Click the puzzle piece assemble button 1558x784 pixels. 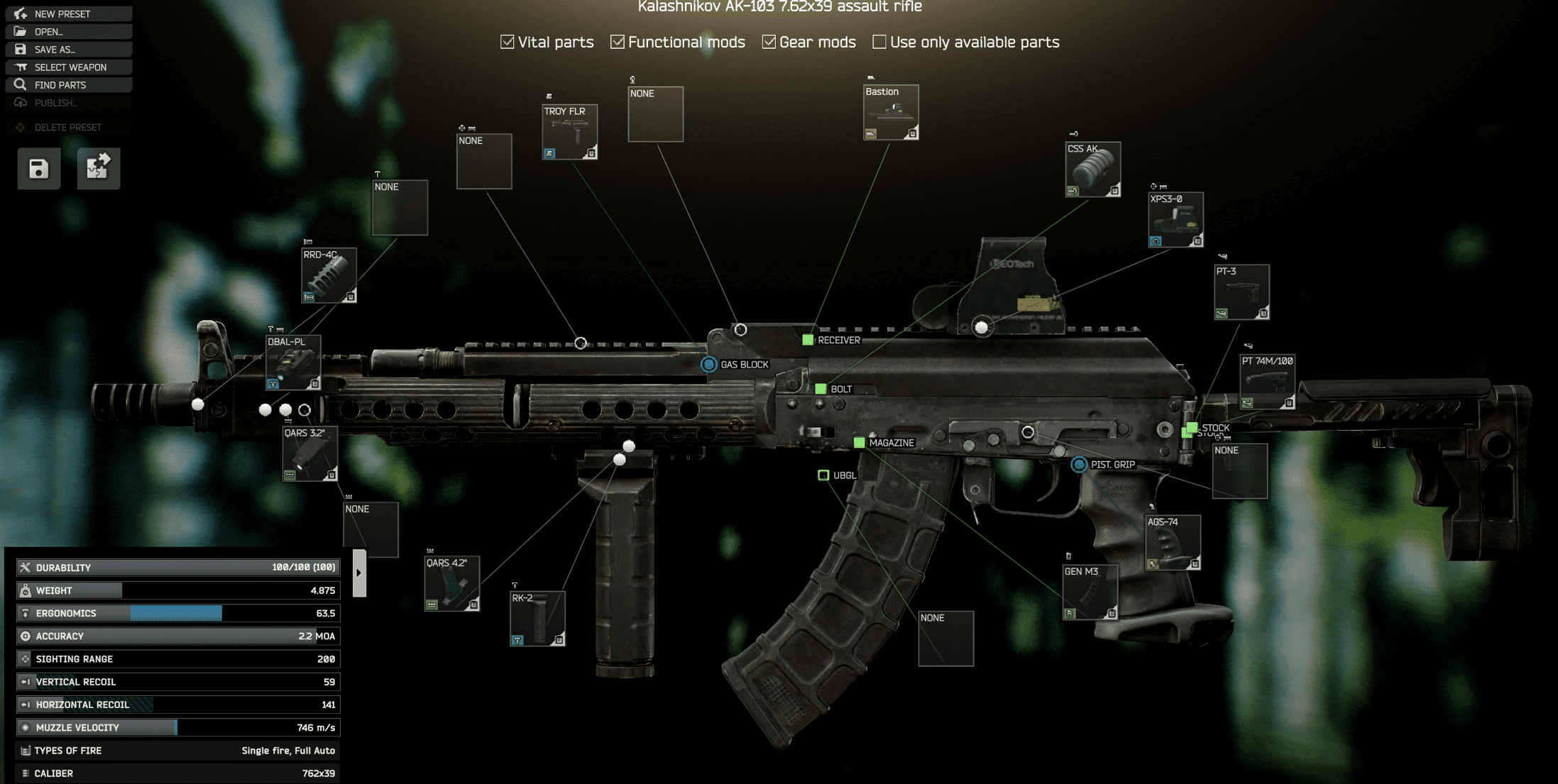click(98, 169)
